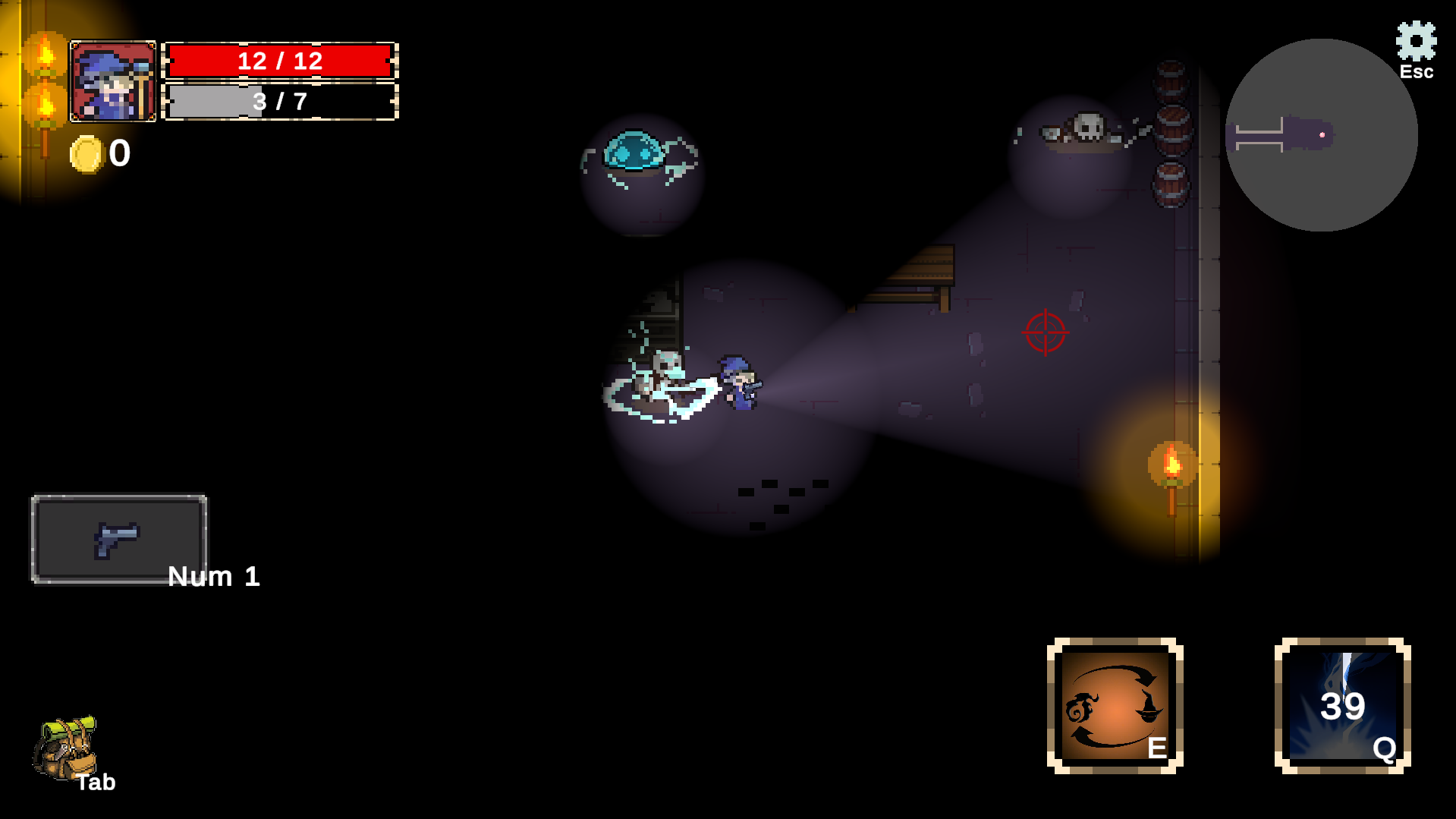
Task: Select the pistol weapon slot
Action: coord(118,539)
